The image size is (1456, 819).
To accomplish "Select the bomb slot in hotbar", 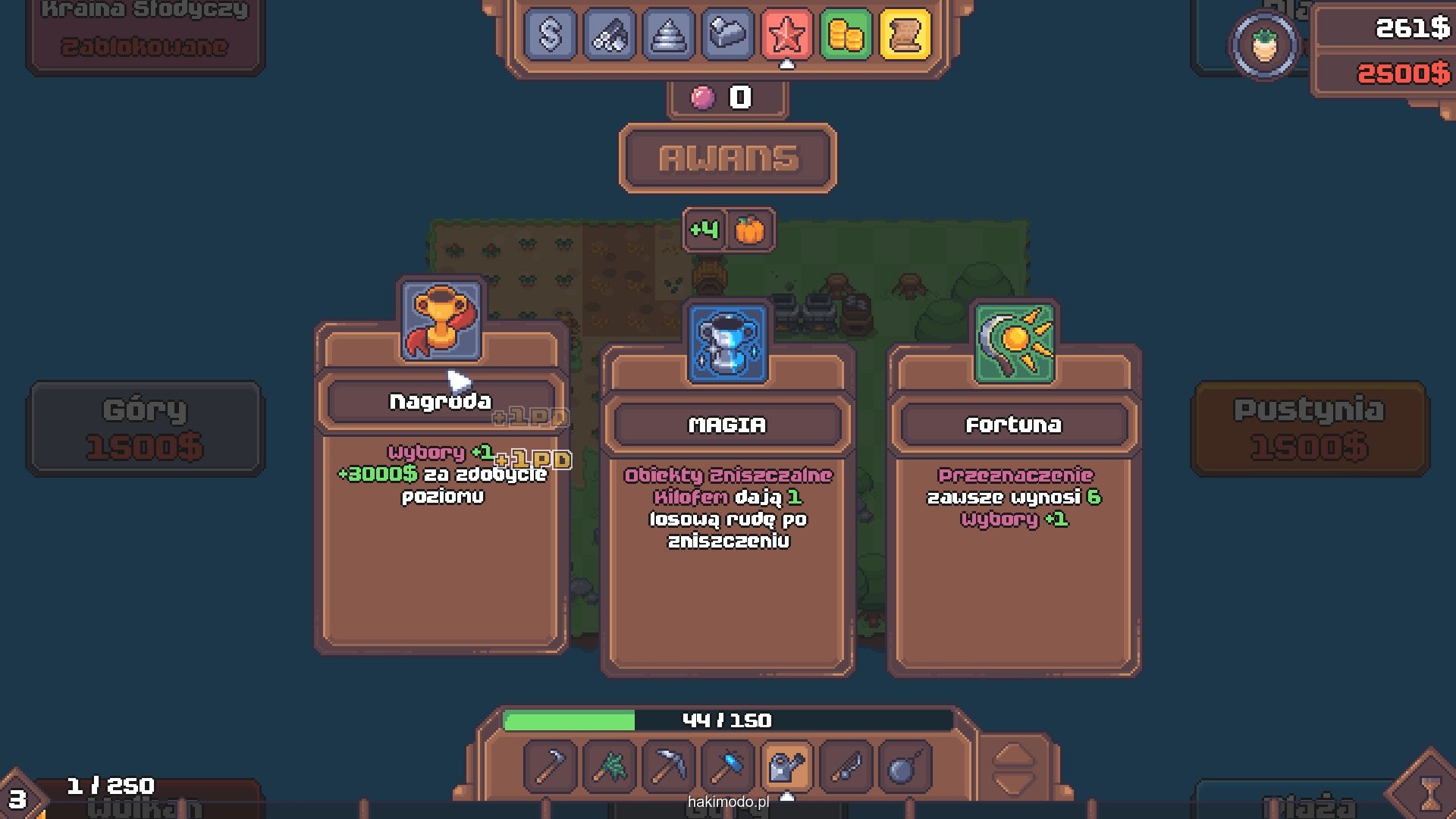I will click(905, 767).
